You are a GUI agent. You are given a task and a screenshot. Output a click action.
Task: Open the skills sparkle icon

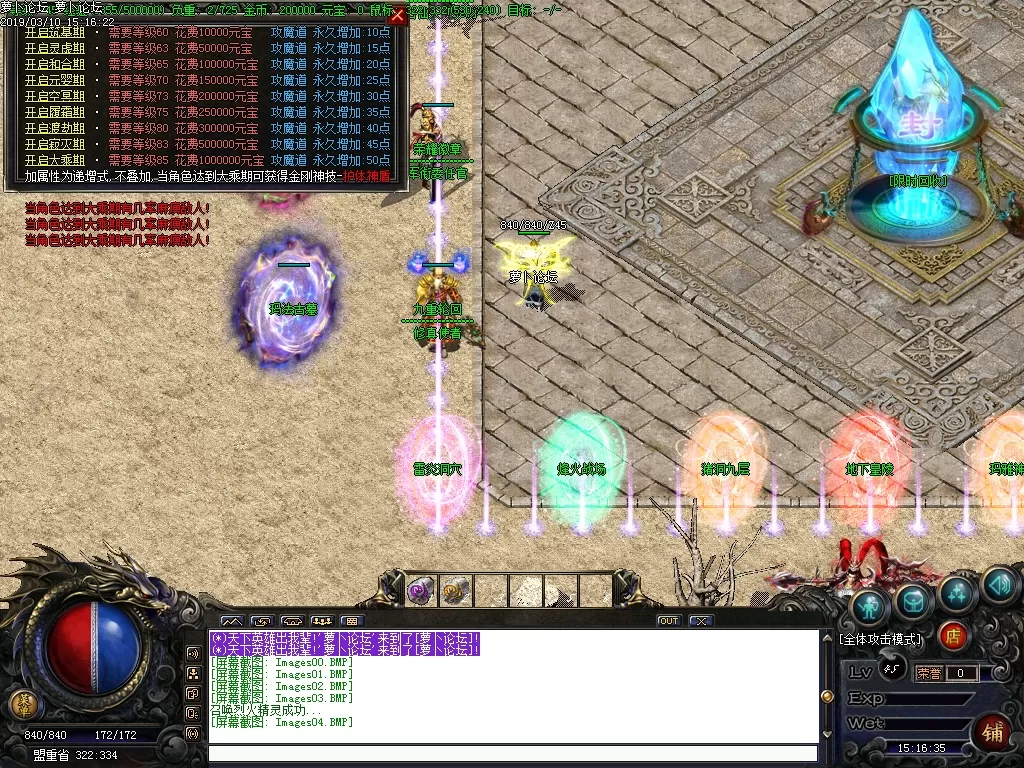pos(957,593)
